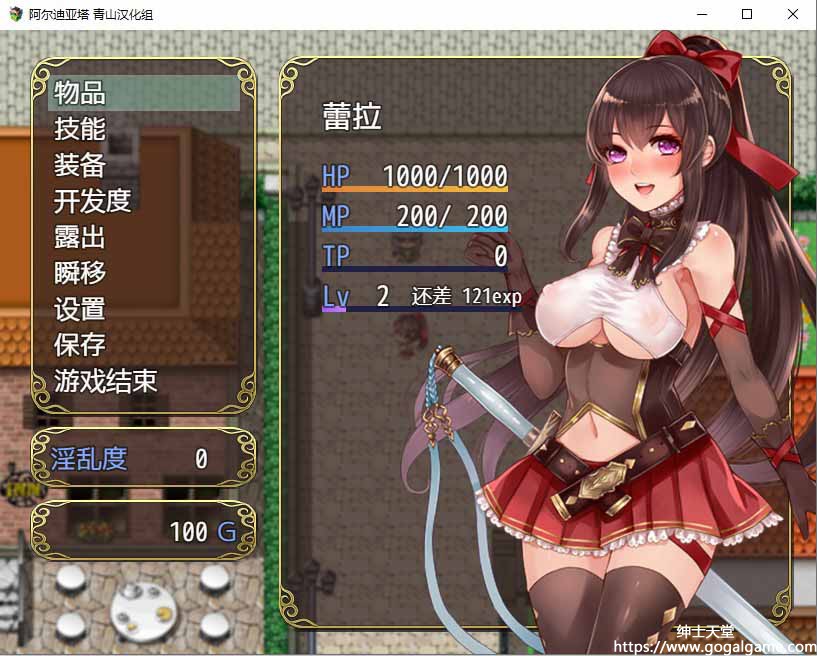Open the 装备 (Equipment) screen

click(80, 165)
